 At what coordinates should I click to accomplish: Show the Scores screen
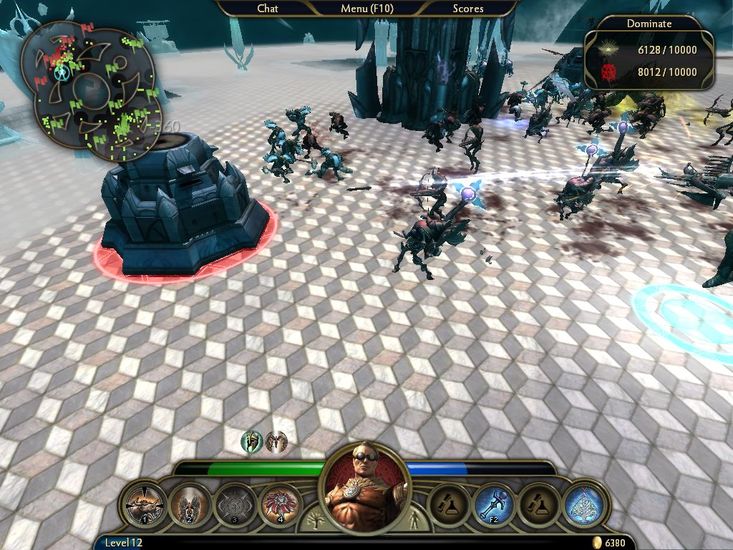pos(468,8)
